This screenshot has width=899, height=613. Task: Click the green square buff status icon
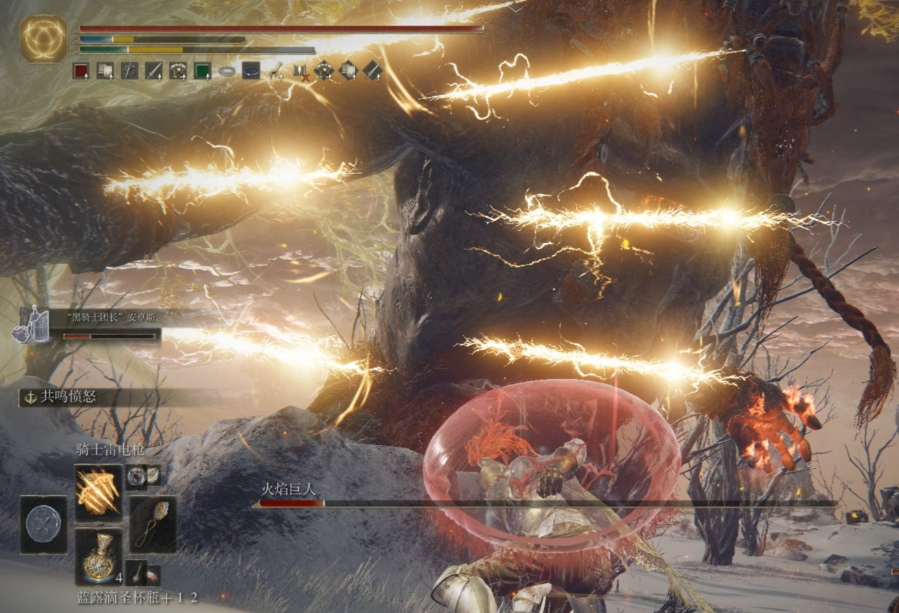coord(202,70)
